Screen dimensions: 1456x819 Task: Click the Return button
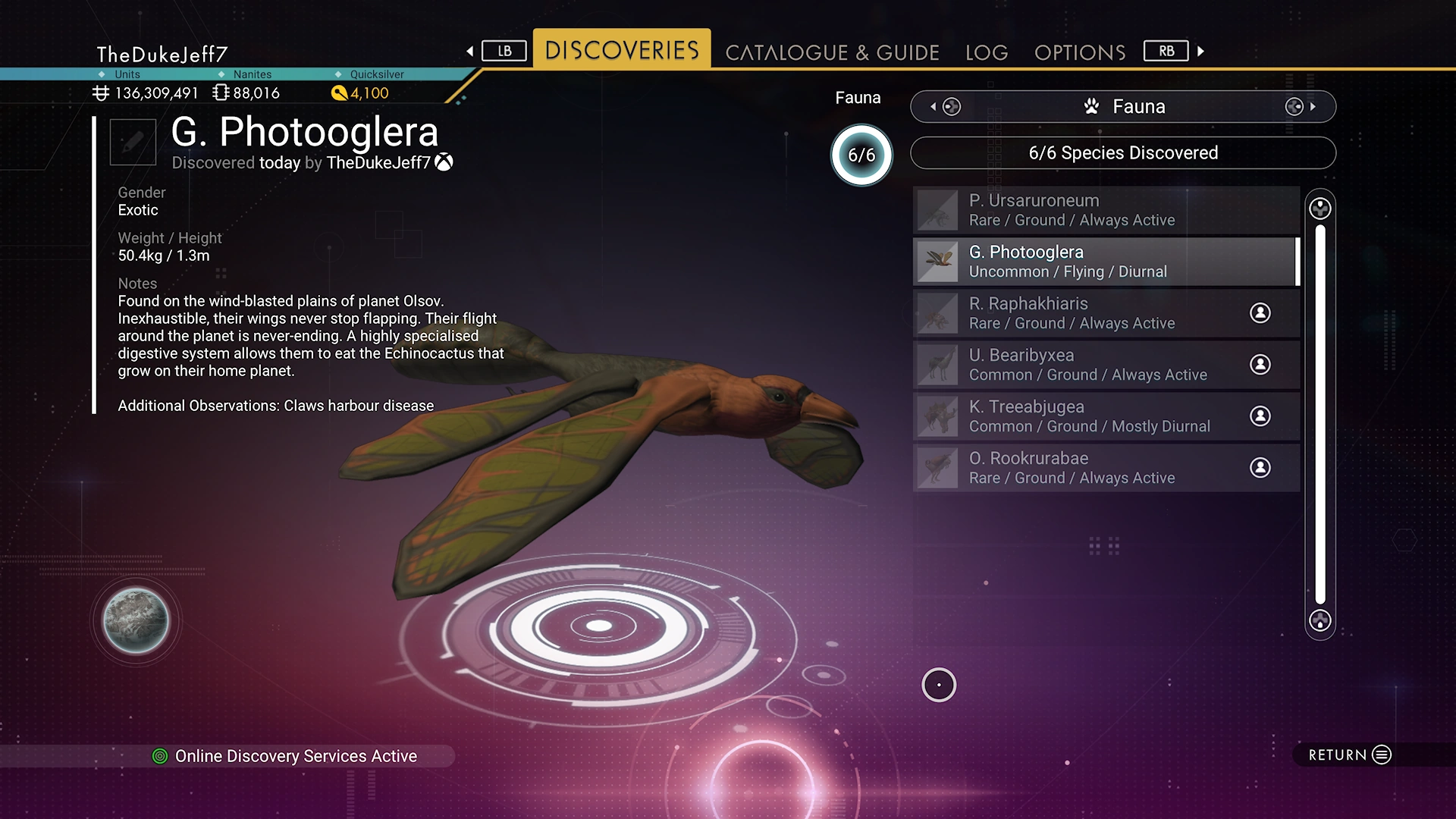pyautogui.click(x=1350, y=755)
